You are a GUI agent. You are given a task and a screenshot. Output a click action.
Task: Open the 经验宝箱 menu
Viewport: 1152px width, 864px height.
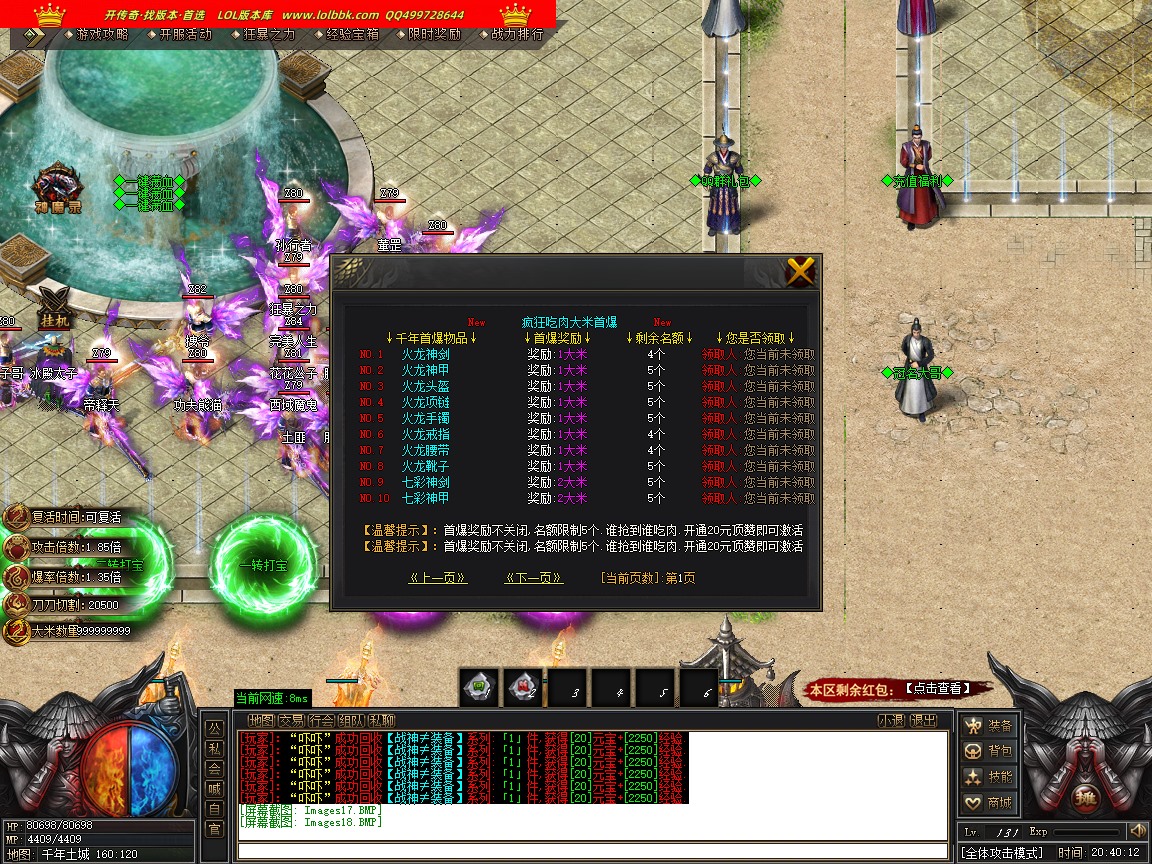[352, 34]
